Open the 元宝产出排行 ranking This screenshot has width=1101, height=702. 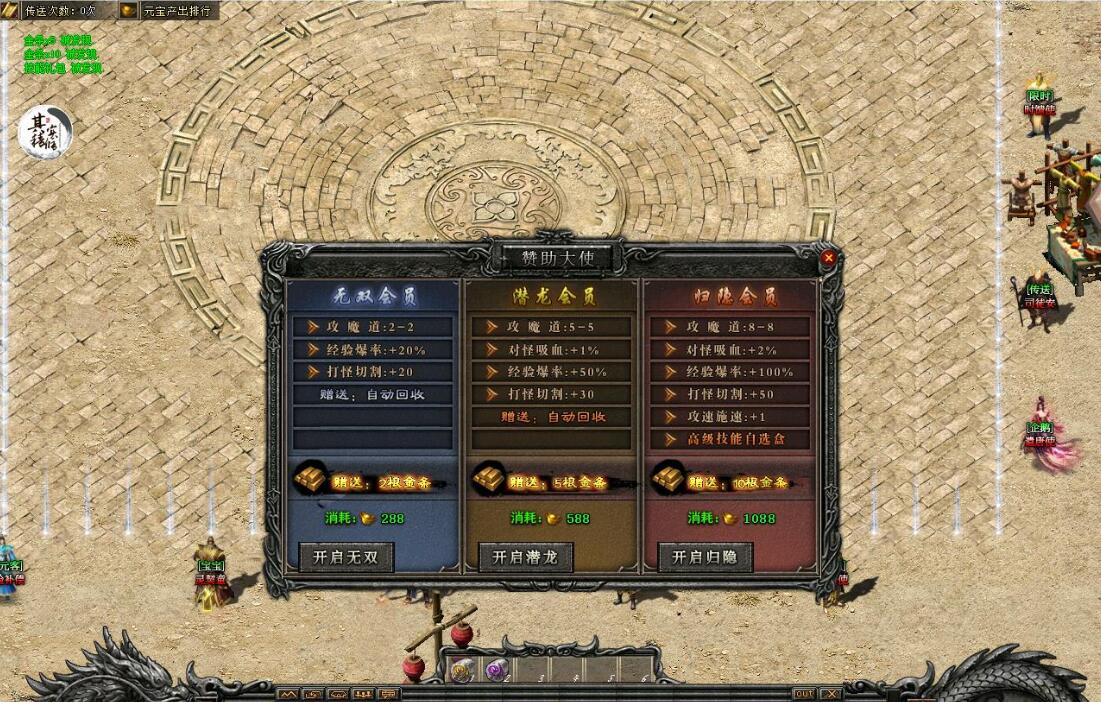coord(177,11)
